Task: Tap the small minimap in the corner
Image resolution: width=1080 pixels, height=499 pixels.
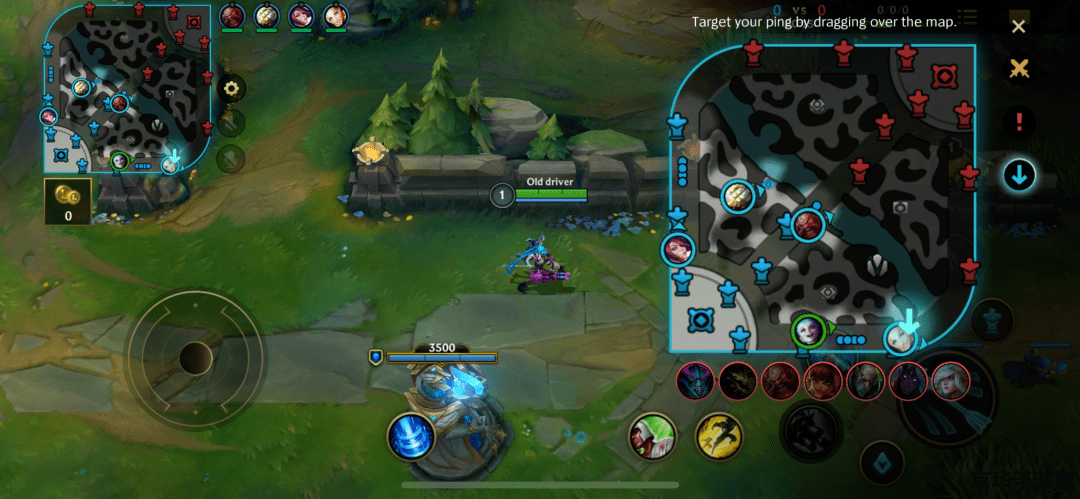Action: coord(127,88)
